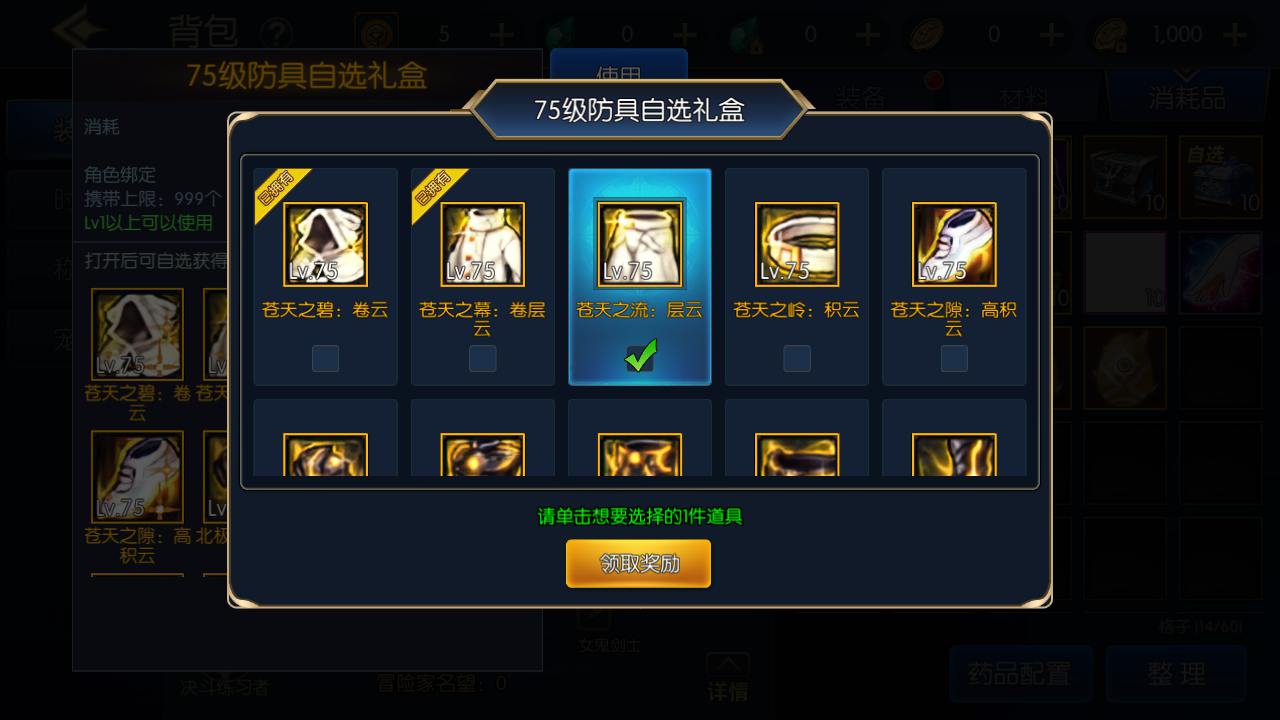Select the 苍天之碧：卷云 hood item

pyautogui.click(x=325, y=245)
